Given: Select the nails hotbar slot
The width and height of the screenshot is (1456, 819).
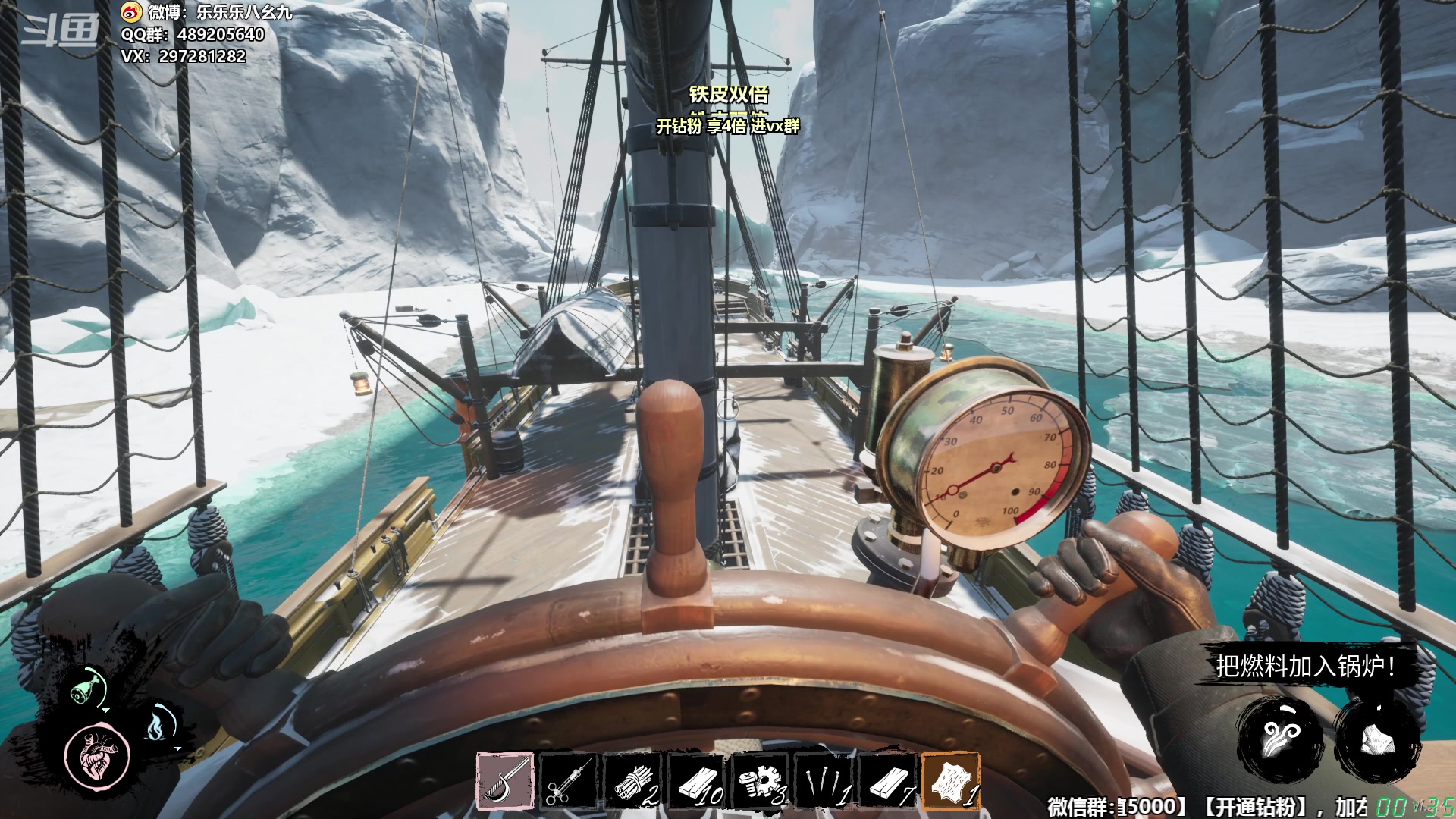Looking at the screenshot, I should pos(824,782).
